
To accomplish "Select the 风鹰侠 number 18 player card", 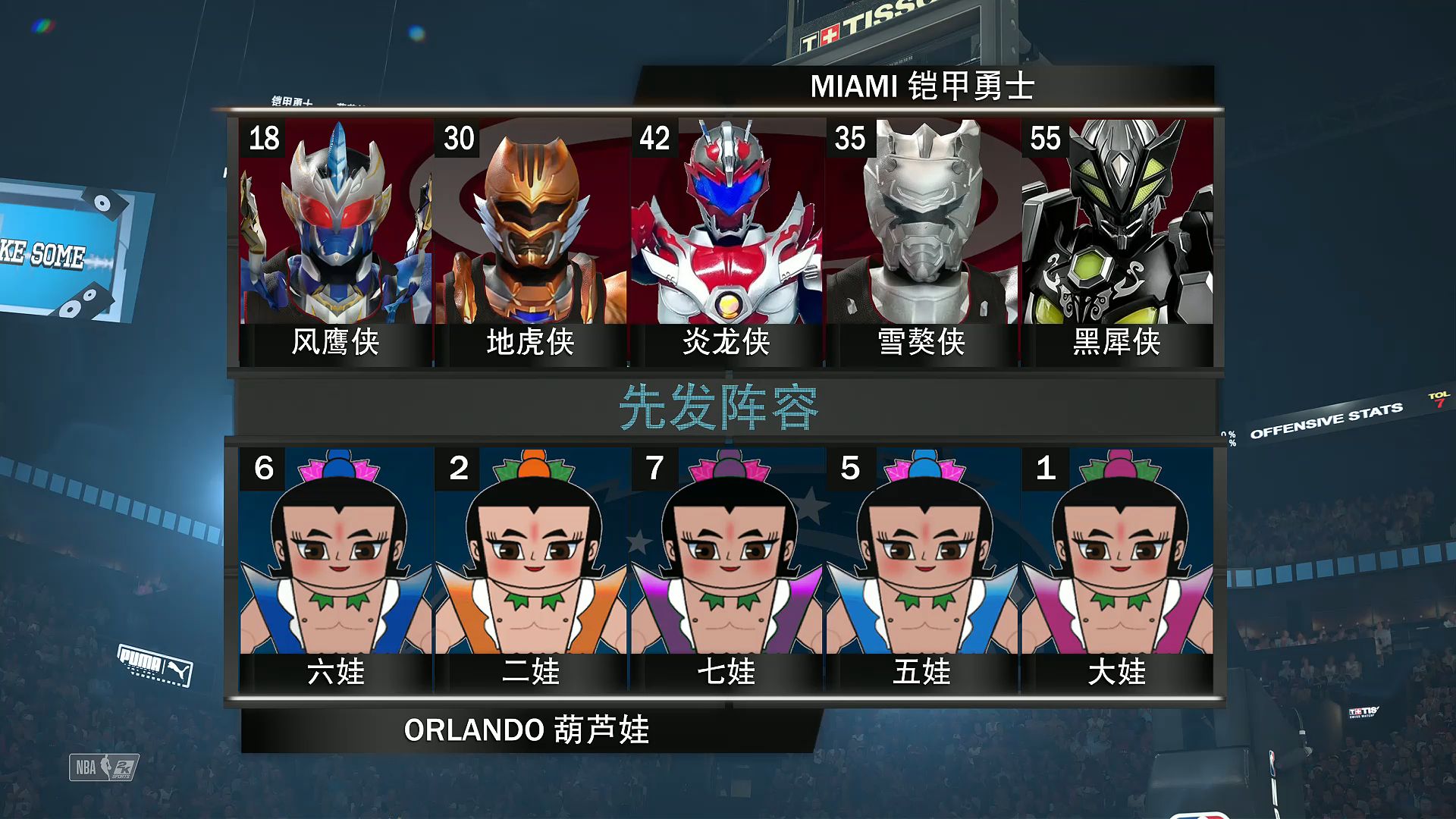I will (x=336, y=241).
